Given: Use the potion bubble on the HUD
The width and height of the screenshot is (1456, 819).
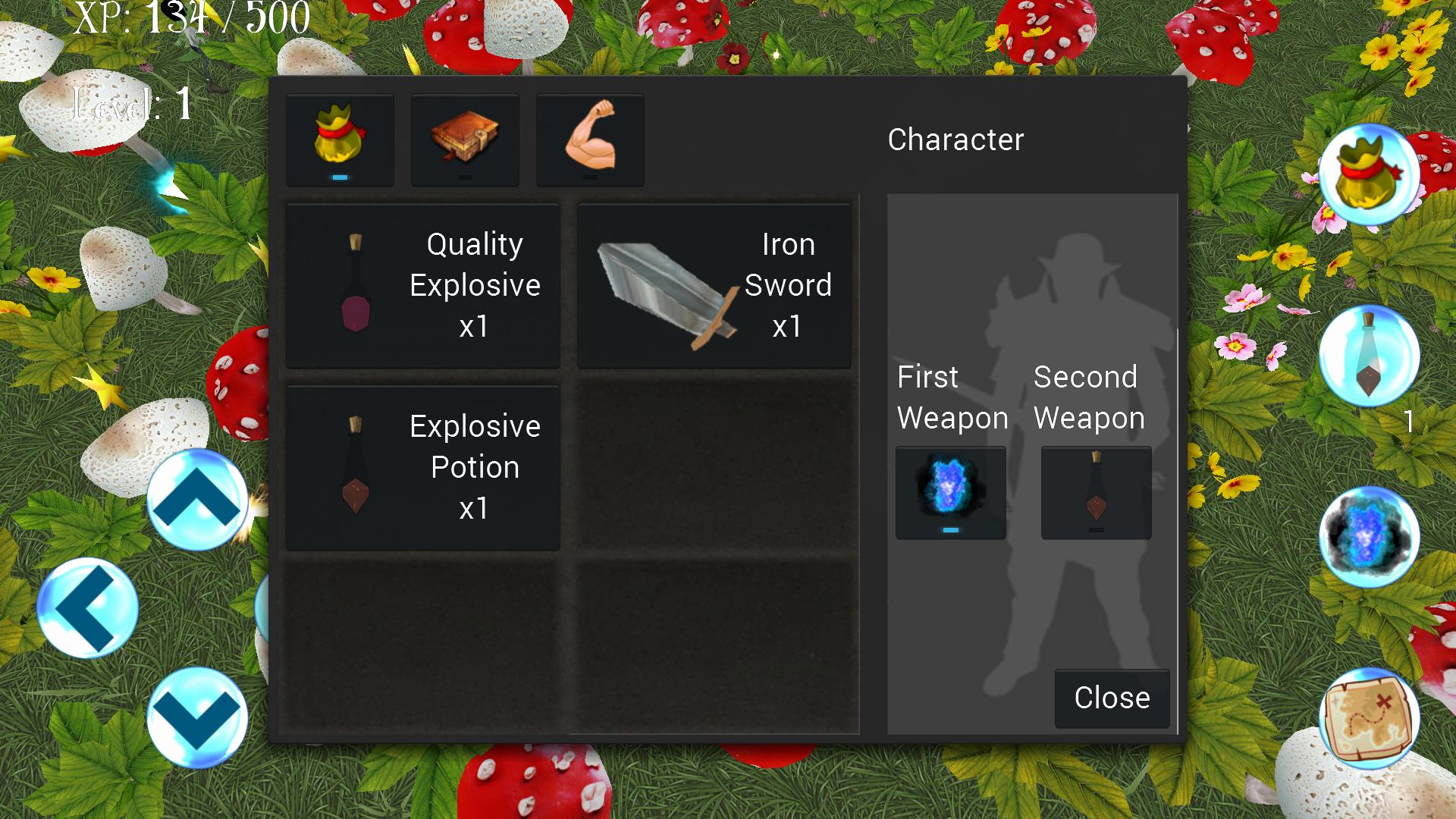Looking at the screenshot, I should [x=1369, y=356].
